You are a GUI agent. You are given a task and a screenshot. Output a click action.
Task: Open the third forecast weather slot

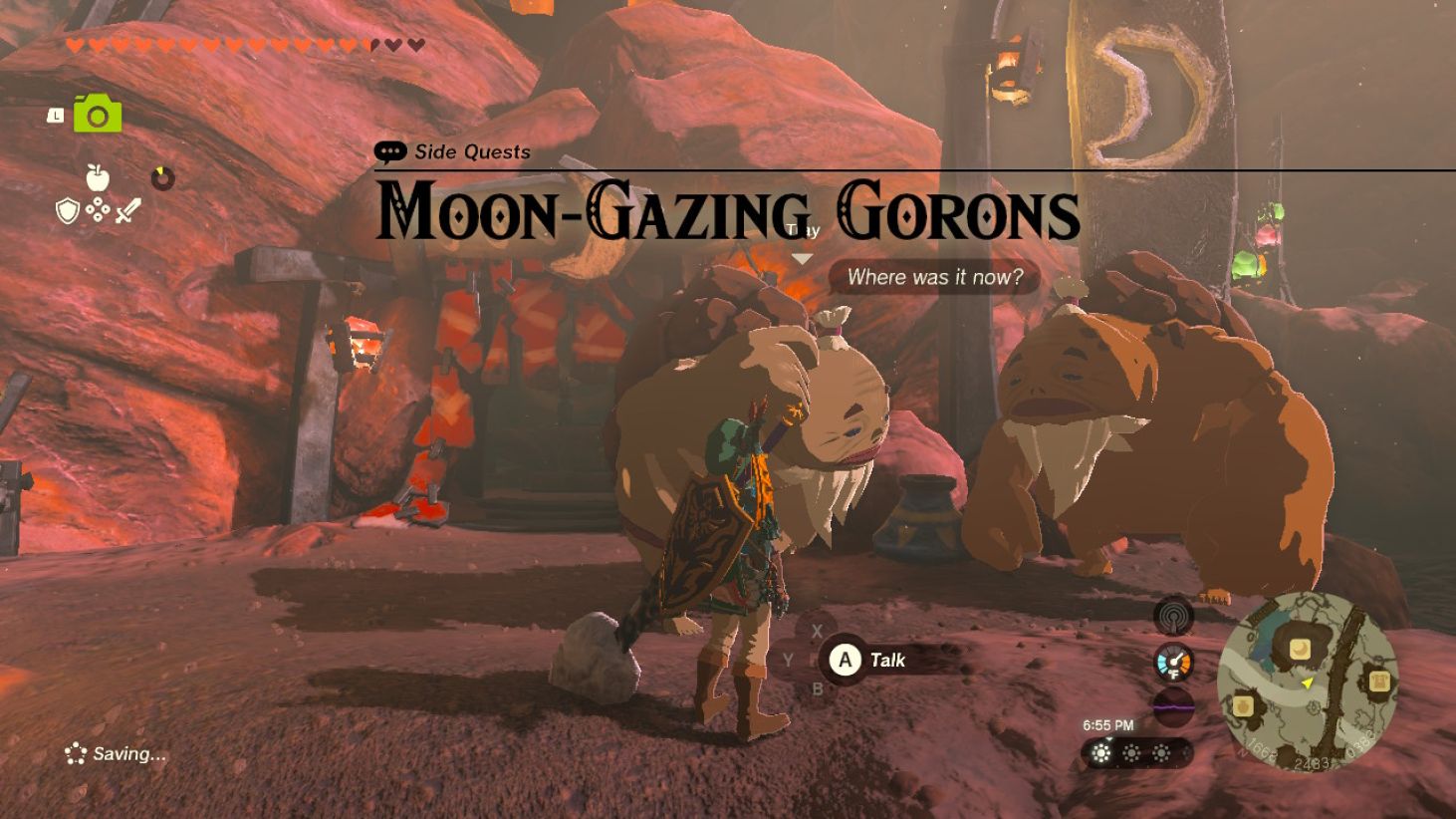pyautogui.click(x=1161, y=755)
